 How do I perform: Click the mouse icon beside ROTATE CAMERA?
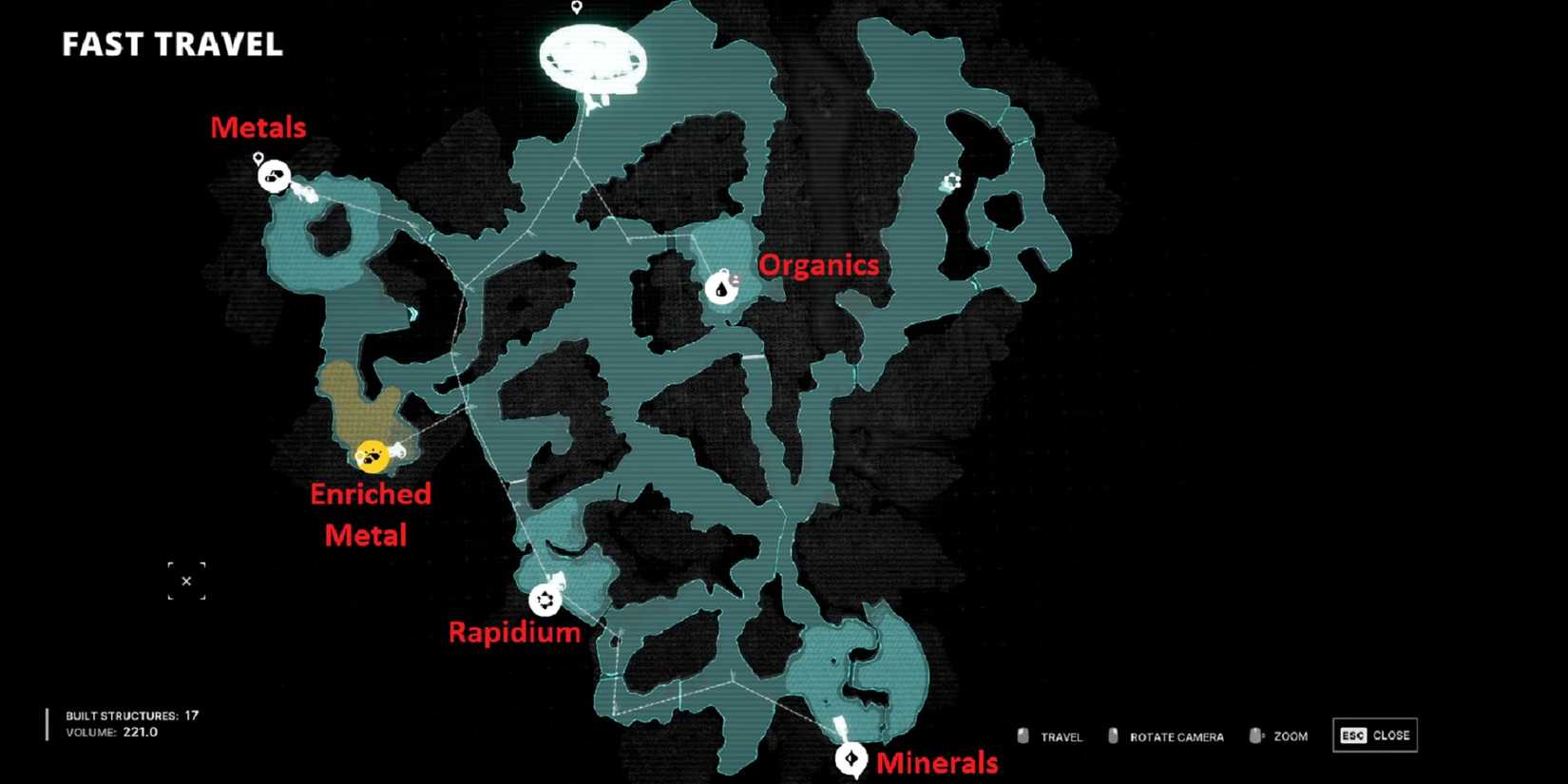pyautogui.click(x=1112, y=735)
